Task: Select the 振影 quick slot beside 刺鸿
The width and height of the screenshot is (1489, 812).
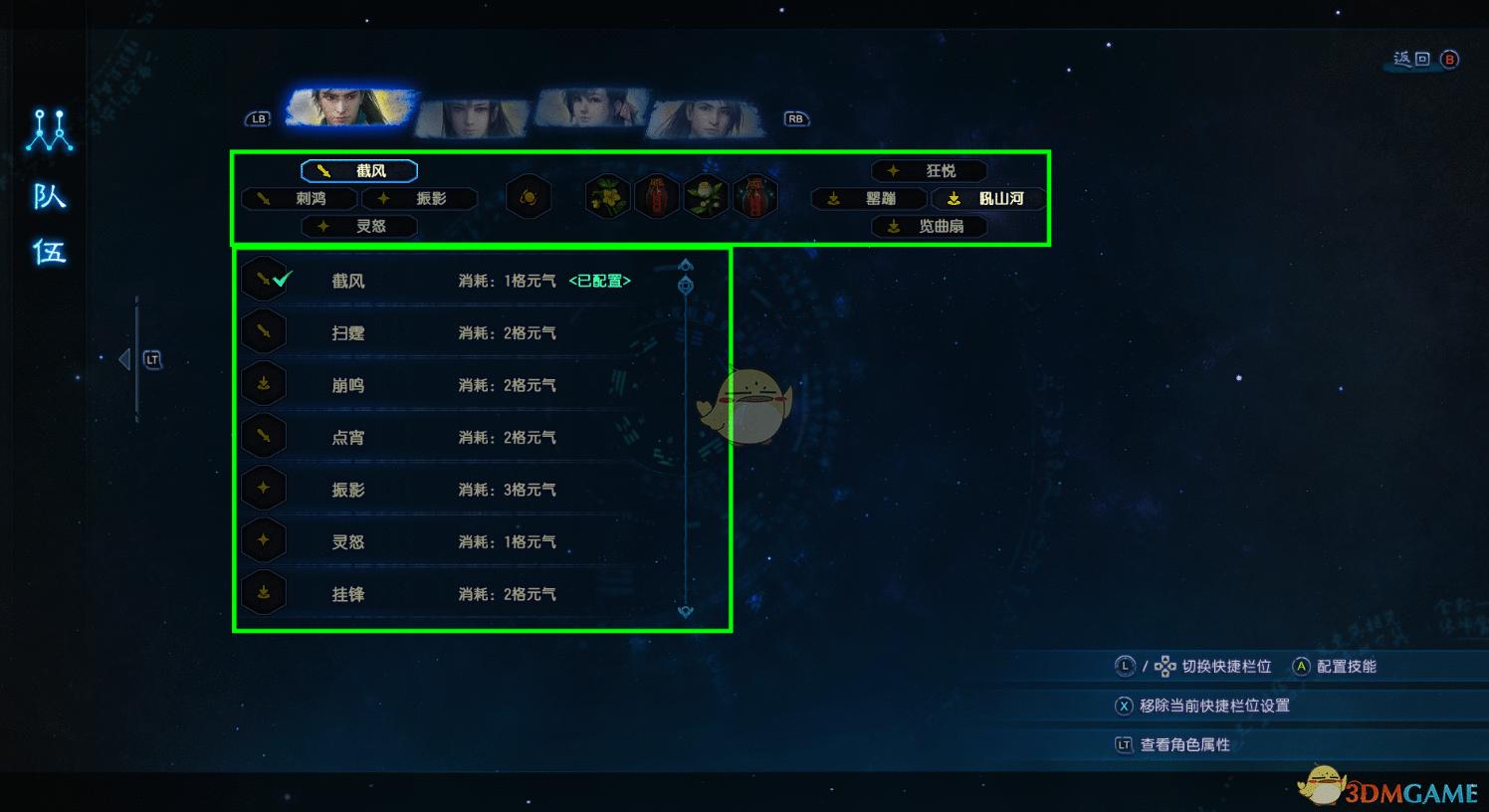Action: [419, 199]
